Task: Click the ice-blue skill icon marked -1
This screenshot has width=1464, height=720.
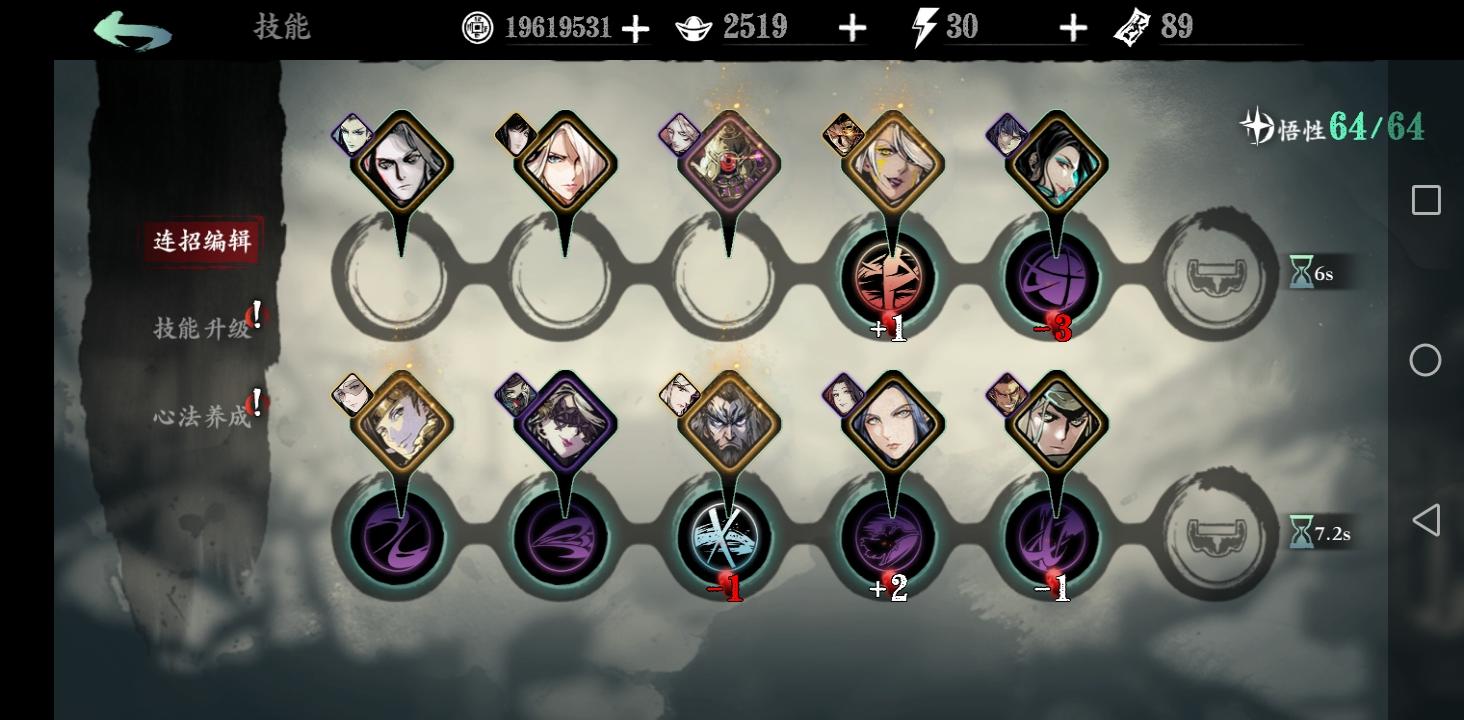Action: 726,535
